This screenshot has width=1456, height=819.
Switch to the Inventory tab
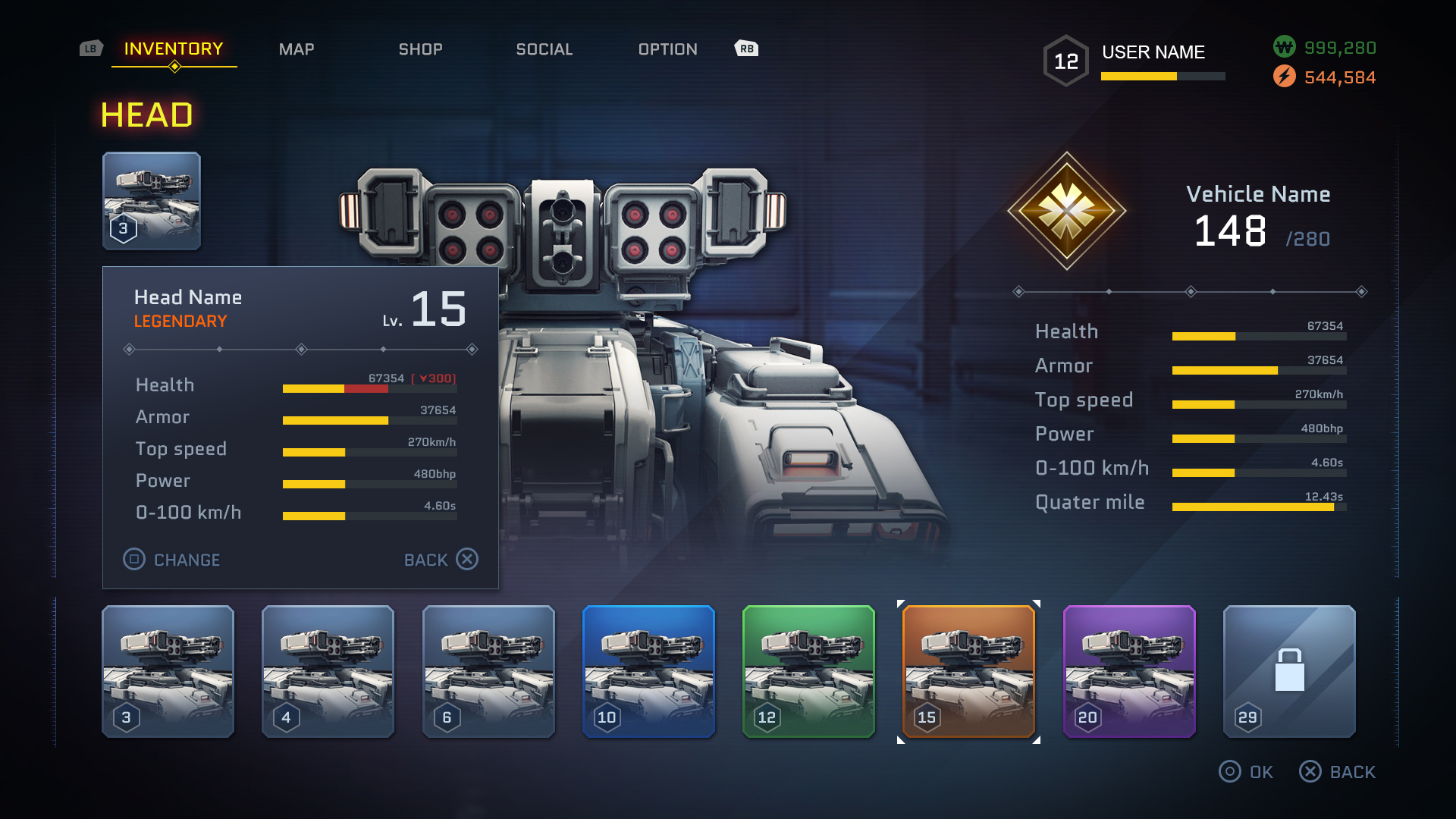[x=174, y=49]
